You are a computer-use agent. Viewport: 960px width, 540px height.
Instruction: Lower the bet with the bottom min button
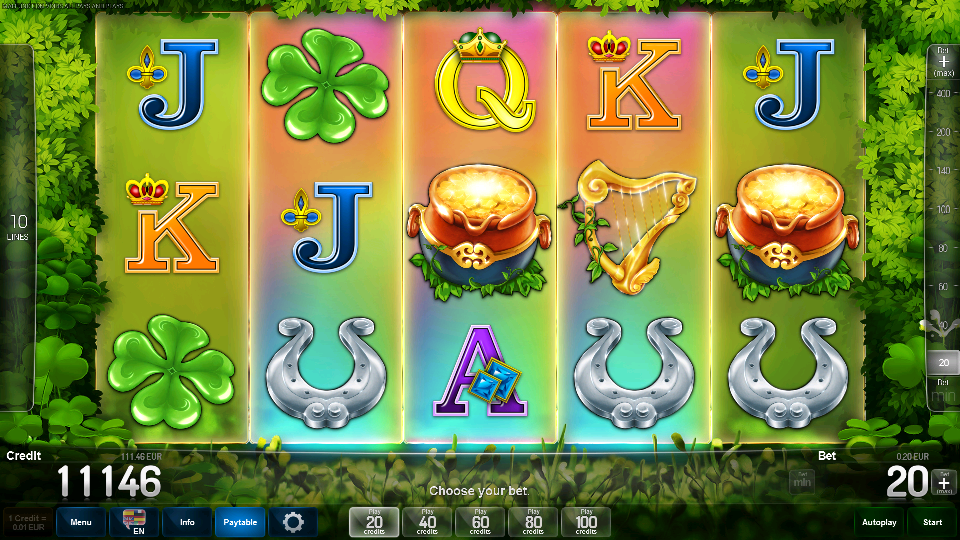(801, 482)
